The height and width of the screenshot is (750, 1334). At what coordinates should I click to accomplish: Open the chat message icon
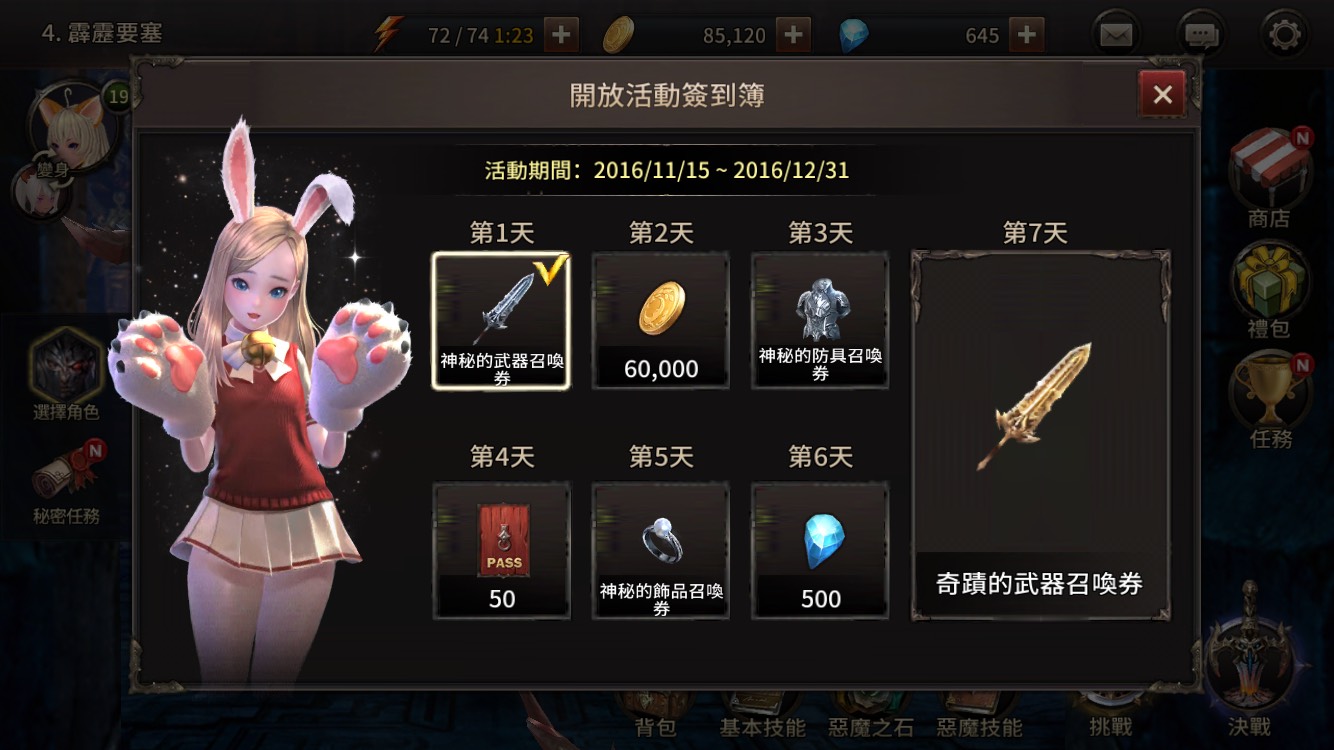(x=1200, y=32)
